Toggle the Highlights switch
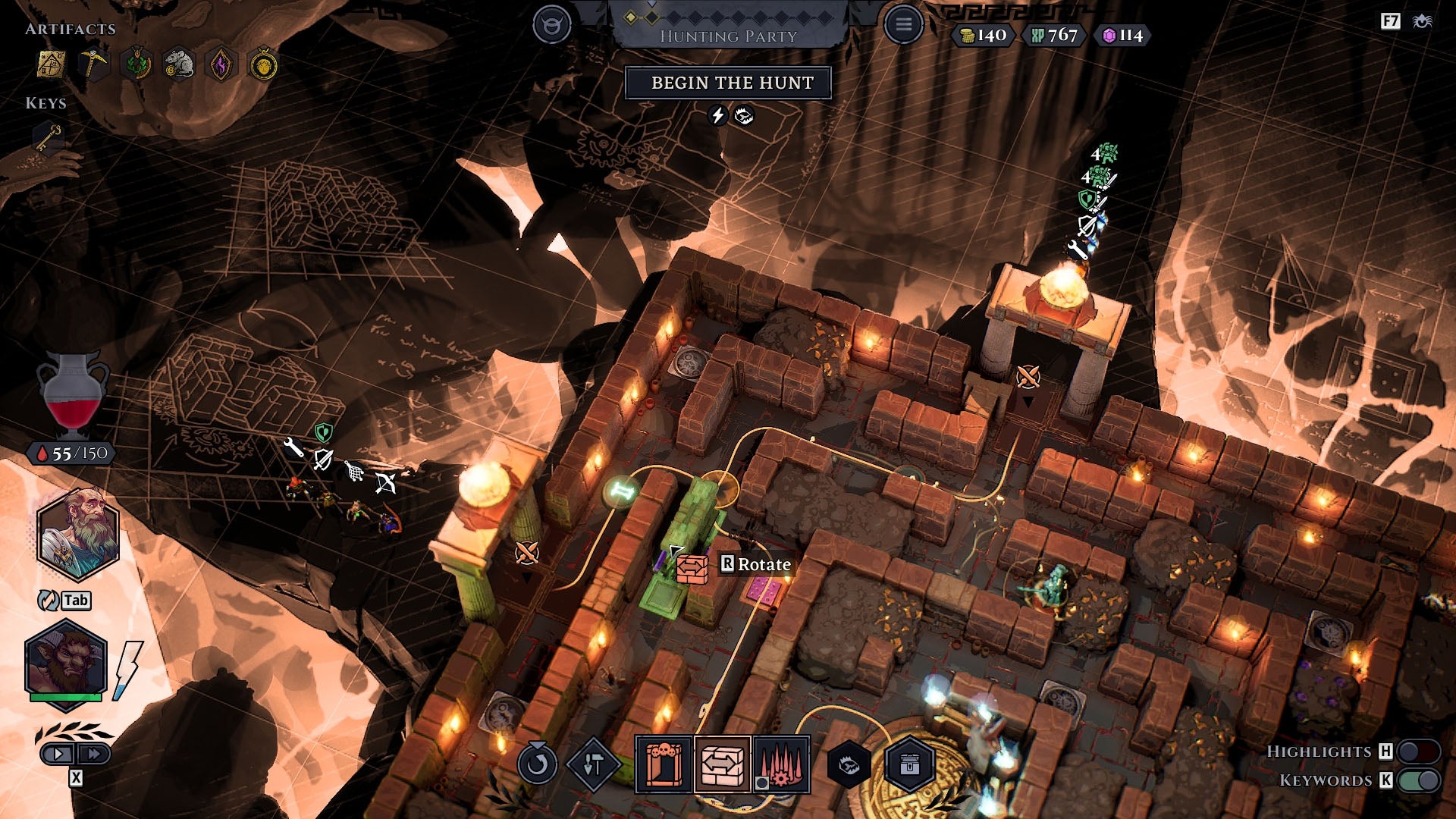The image size is (1456, 819). click(1419, 752)
